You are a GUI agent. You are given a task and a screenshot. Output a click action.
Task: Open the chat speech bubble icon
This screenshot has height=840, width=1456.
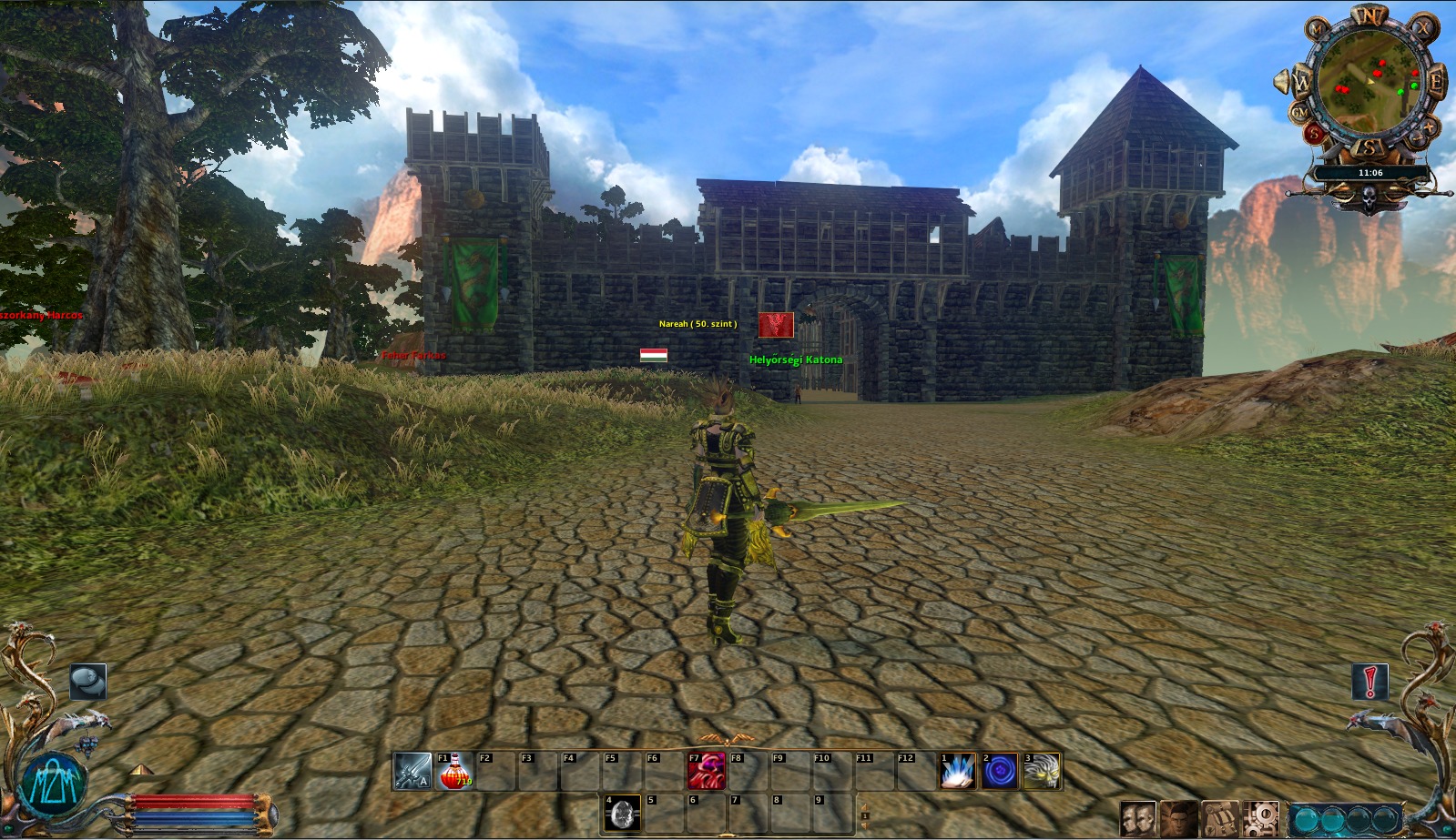point(88,681)
